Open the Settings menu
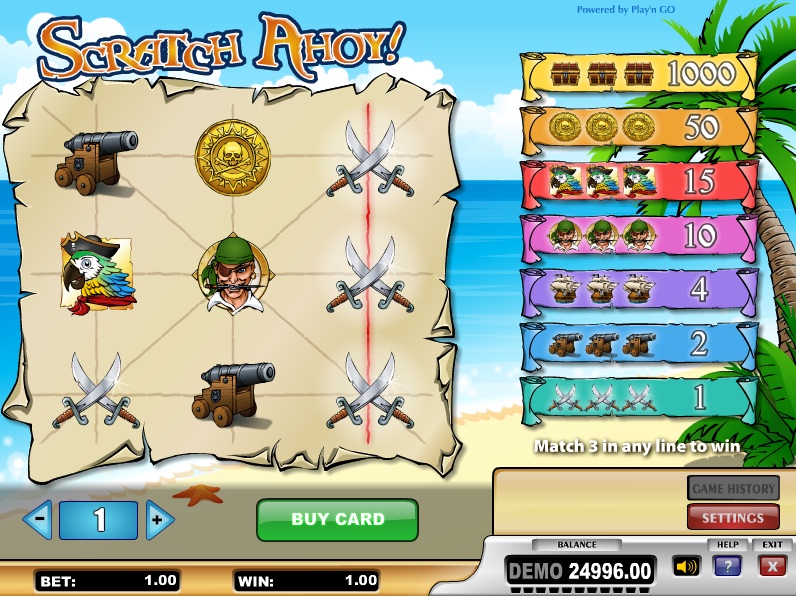 point(732,517)
